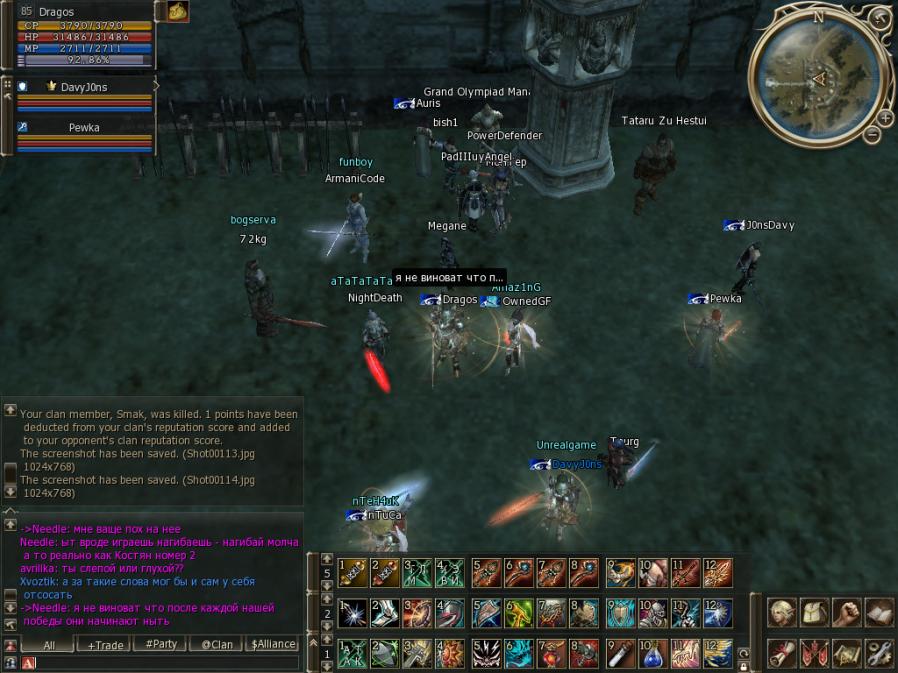Open the +Trade chat tab
This screenshot has width=898, height=673.
click(105, 645)
